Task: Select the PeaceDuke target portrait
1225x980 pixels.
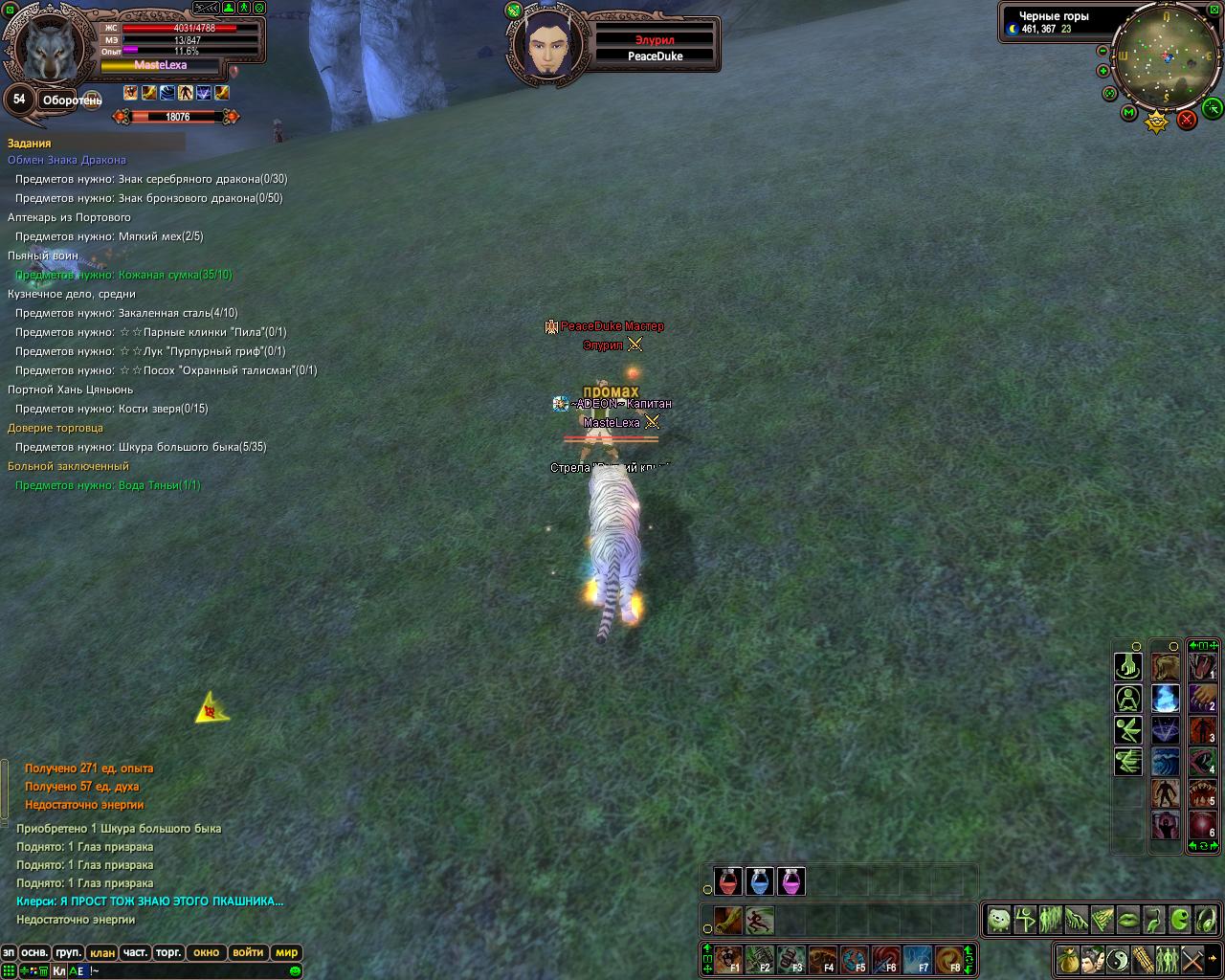Action: tap(548, 43)
